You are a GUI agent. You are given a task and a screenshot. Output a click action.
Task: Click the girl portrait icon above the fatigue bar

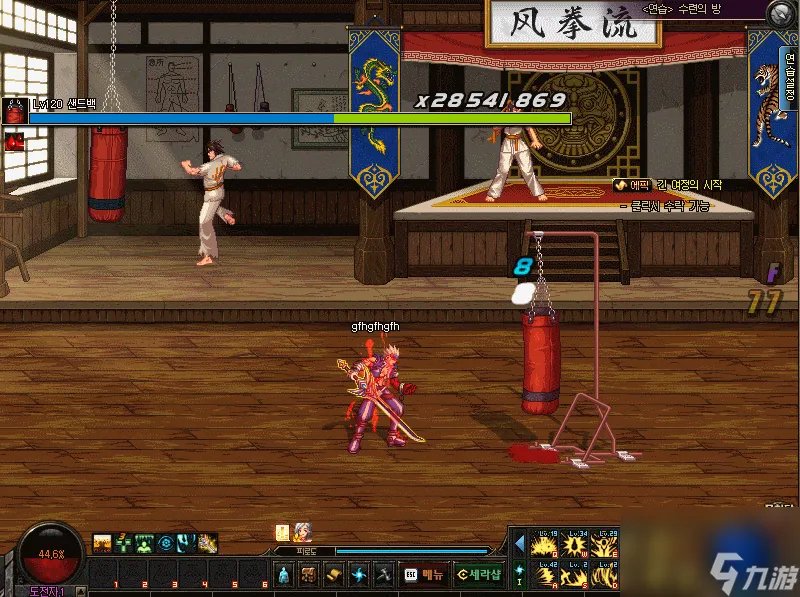(302, 533)
